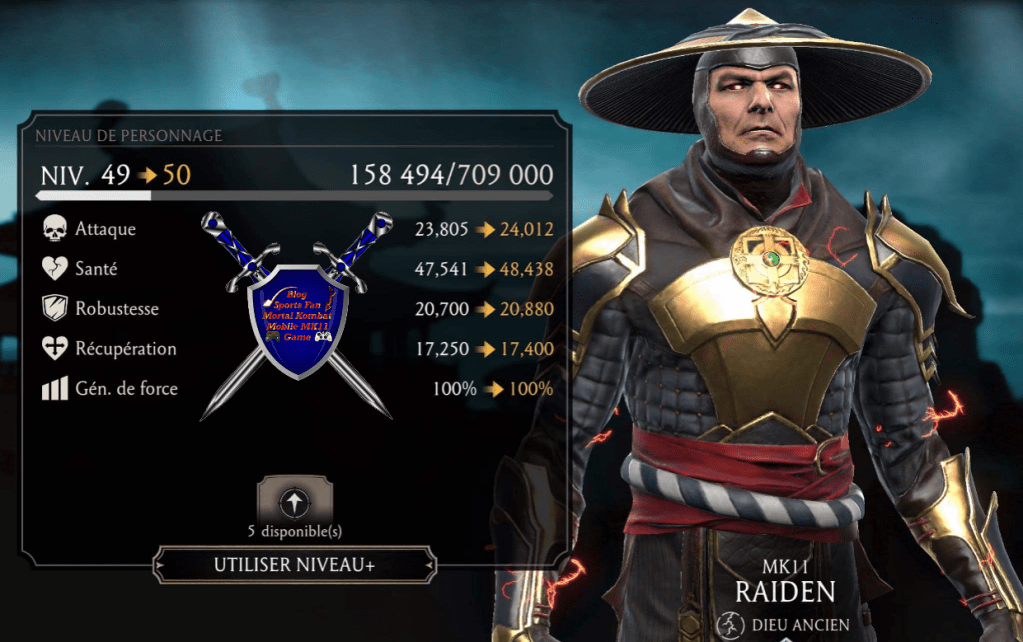Viewport: 1023px width, 642px height.
Task: Open the Dieu Ancien class icon
Action: [728, 626]
